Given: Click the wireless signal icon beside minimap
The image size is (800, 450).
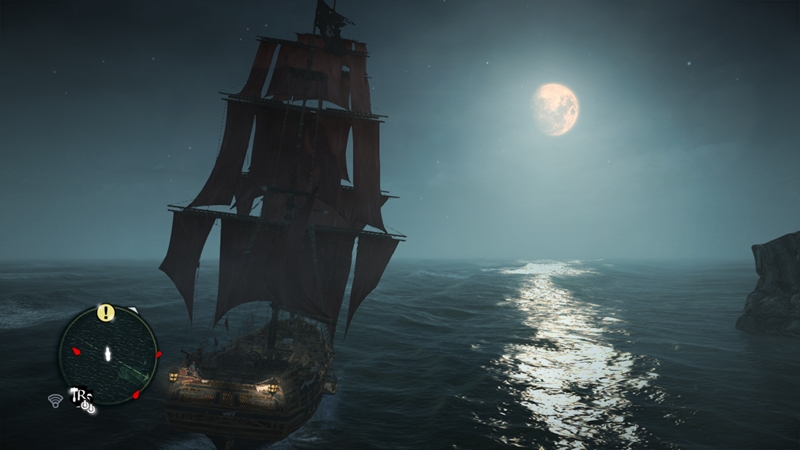Looking at the screenshot, I should click(x=55, y=400).
